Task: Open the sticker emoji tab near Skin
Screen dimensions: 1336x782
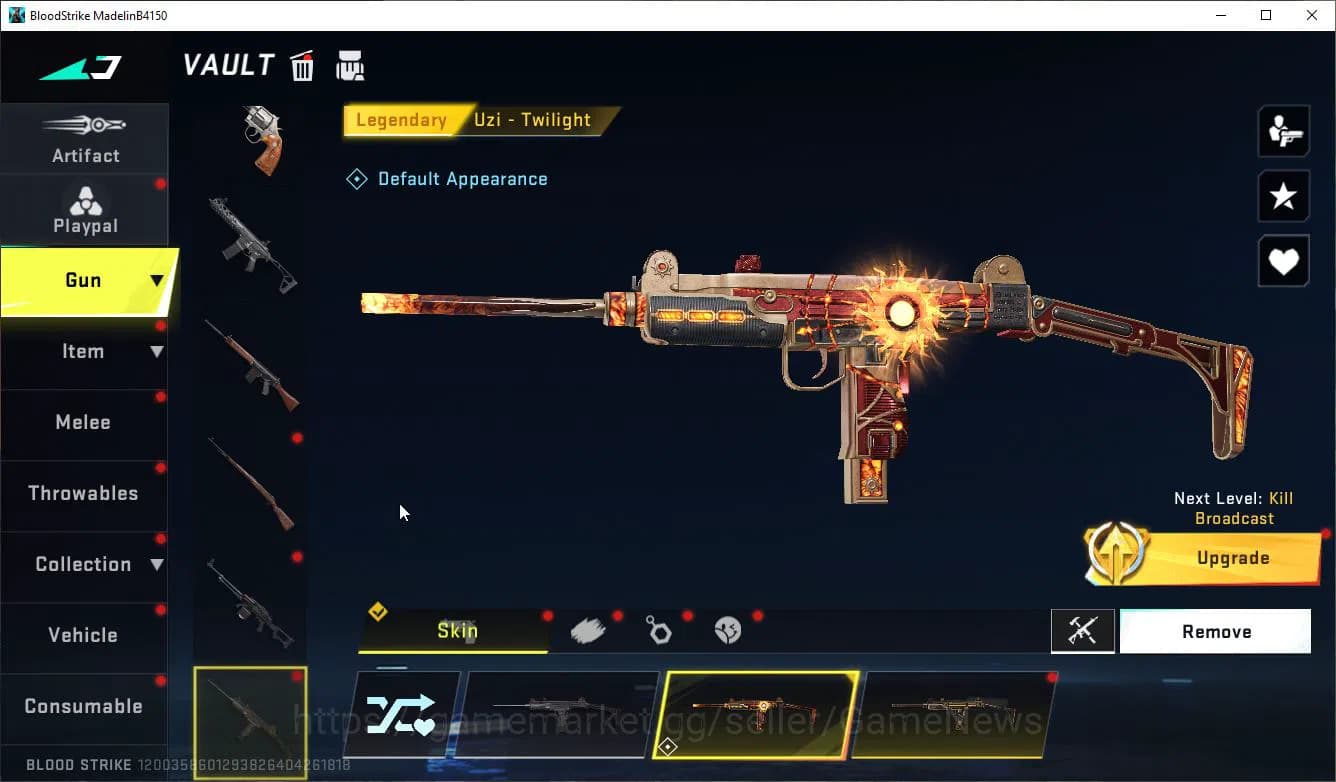Action: click(x=727, y=629)
